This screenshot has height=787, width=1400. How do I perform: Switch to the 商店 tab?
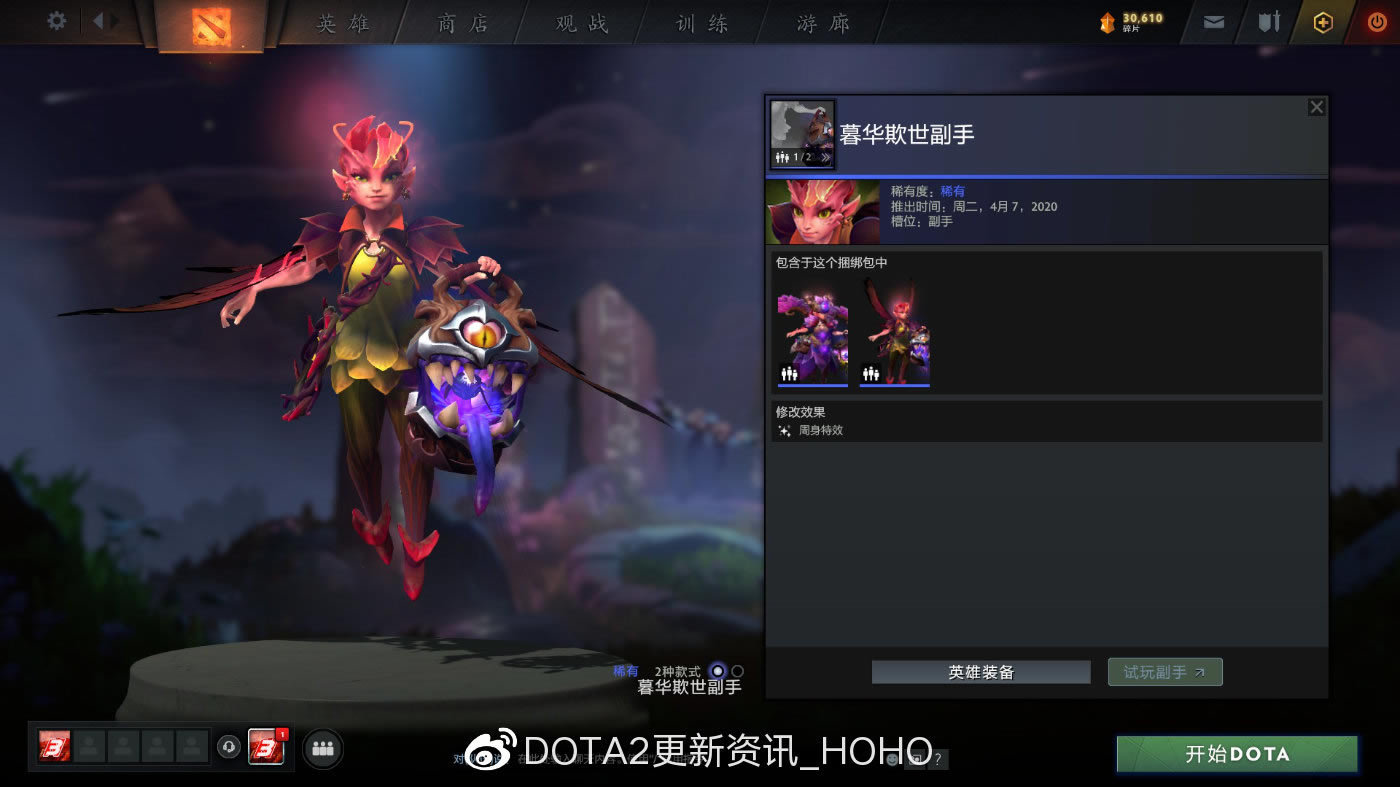coord(460,22)
